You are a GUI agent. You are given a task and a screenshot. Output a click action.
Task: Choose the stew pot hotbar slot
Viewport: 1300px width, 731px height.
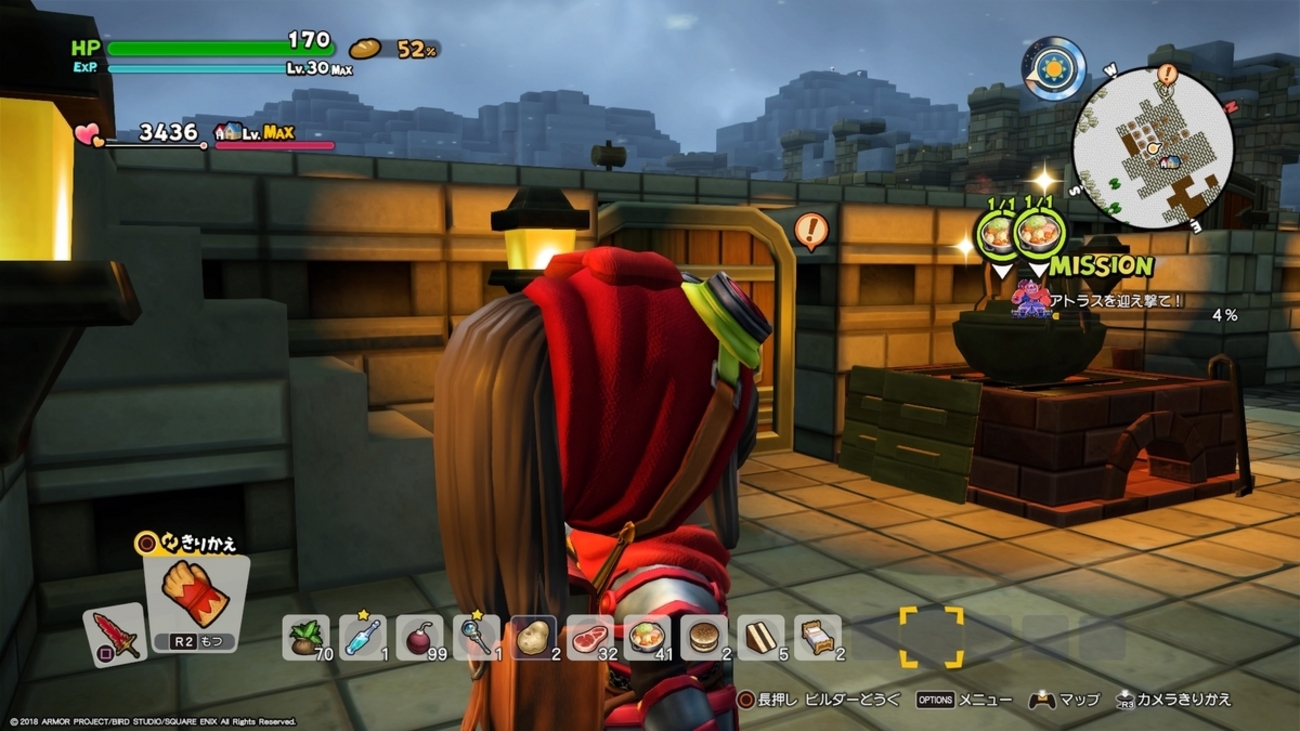click(647, 637)
